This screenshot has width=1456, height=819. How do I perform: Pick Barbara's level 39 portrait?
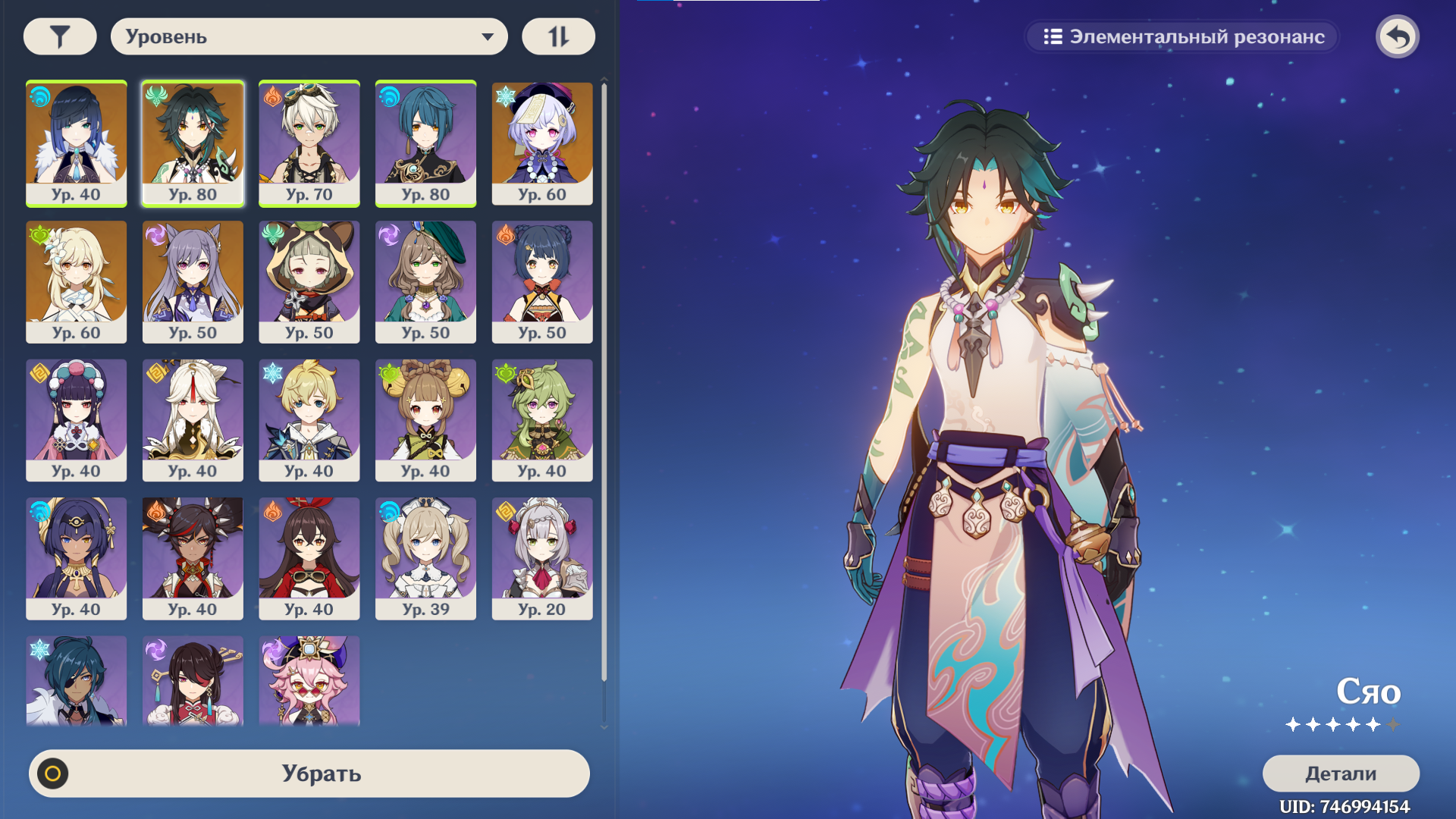(x=425, y=558)
